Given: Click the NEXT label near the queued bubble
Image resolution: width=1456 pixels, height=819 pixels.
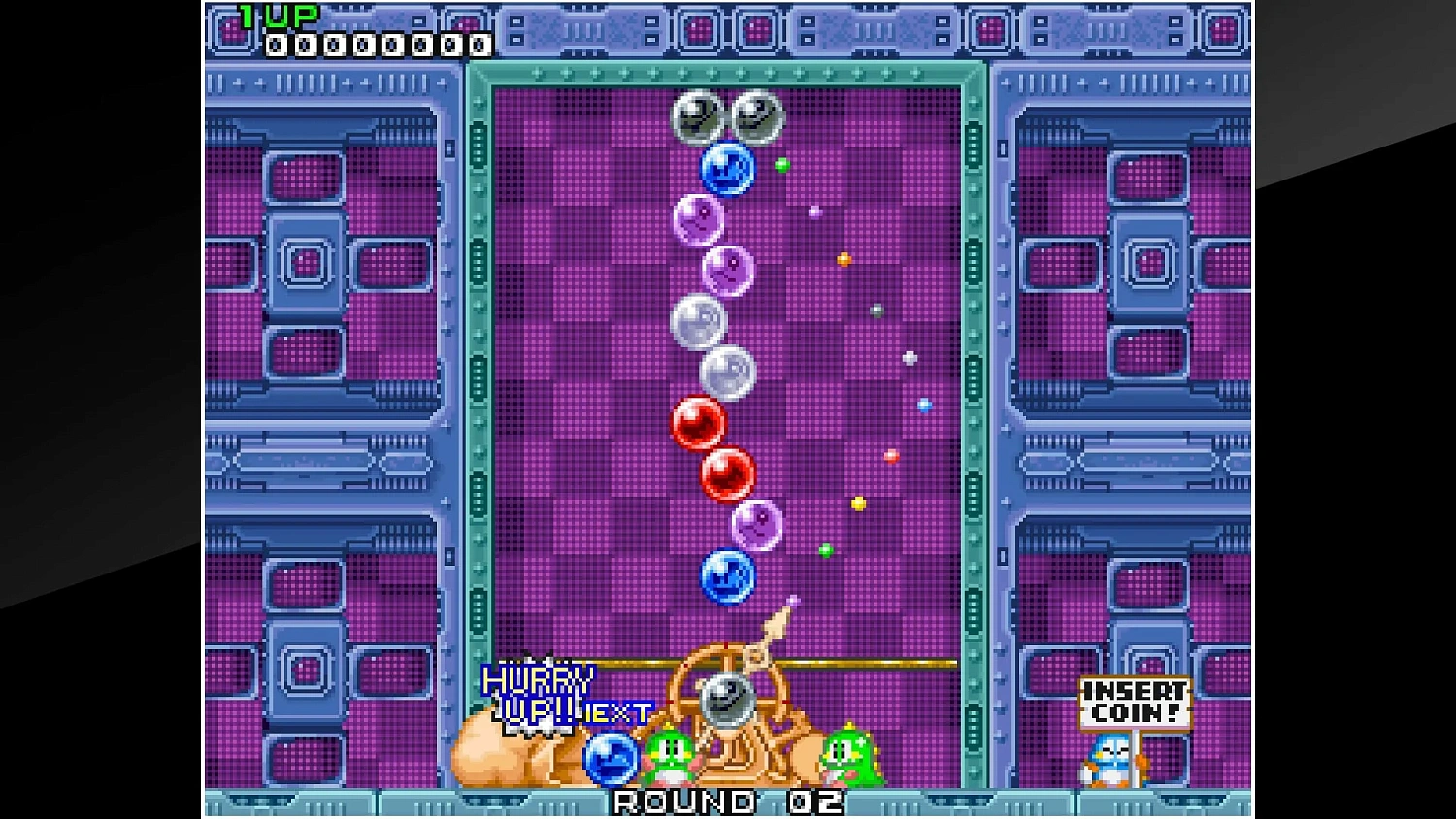Looking at the screenshot, I should click(x=619, y=712).
